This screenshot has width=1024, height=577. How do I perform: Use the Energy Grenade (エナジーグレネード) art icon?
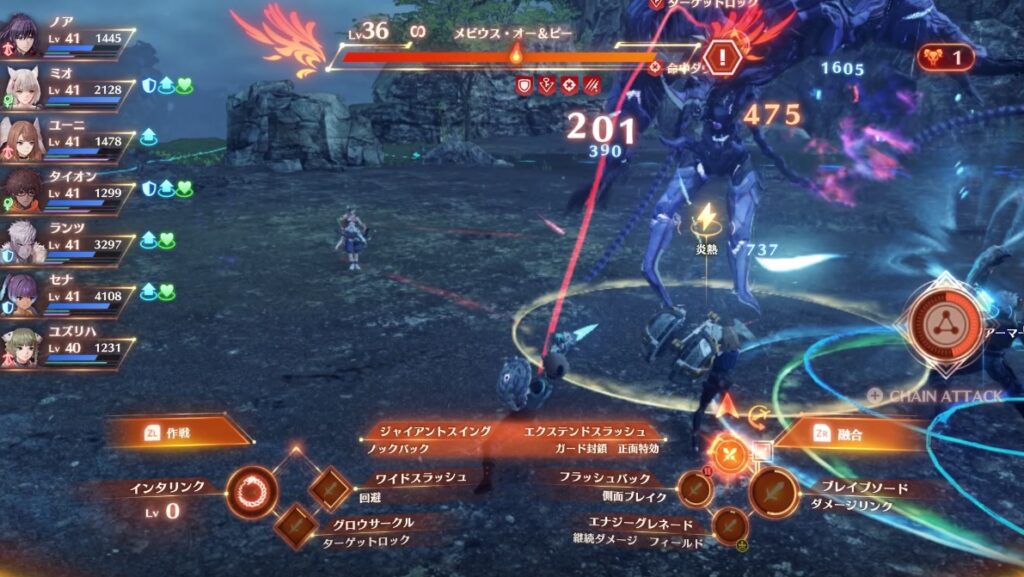[x=729, y=523]
